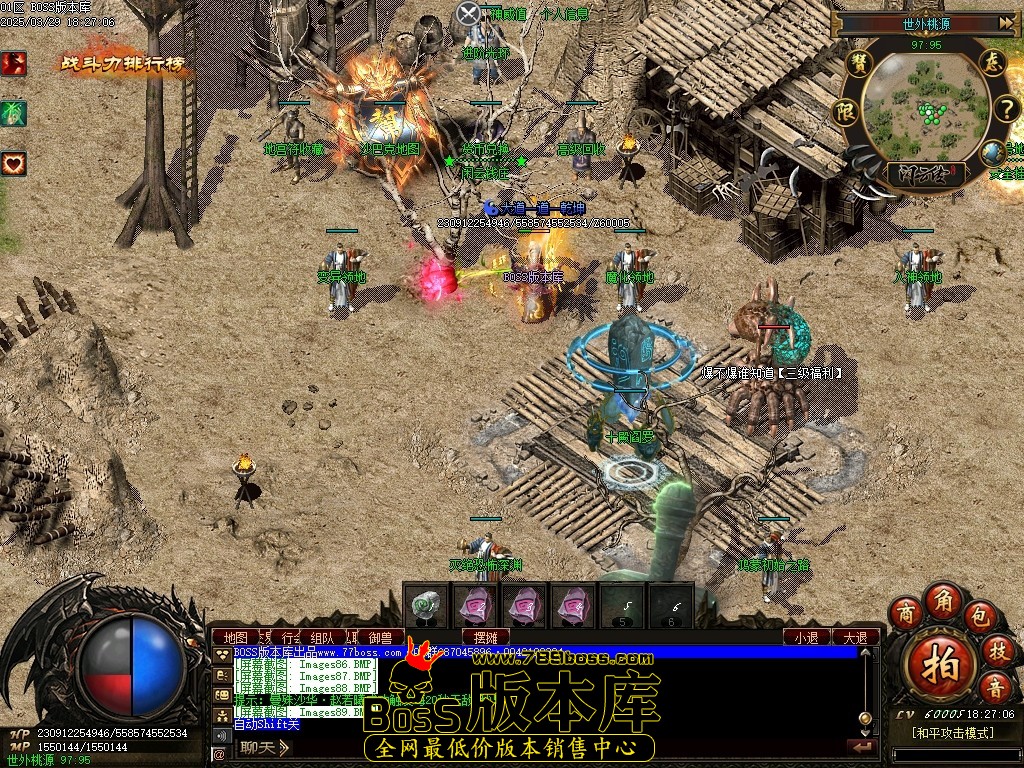Select the green jade item in the hotbar
The width and height of the screenshot is (1024, 768).
[x=427, y=603]
